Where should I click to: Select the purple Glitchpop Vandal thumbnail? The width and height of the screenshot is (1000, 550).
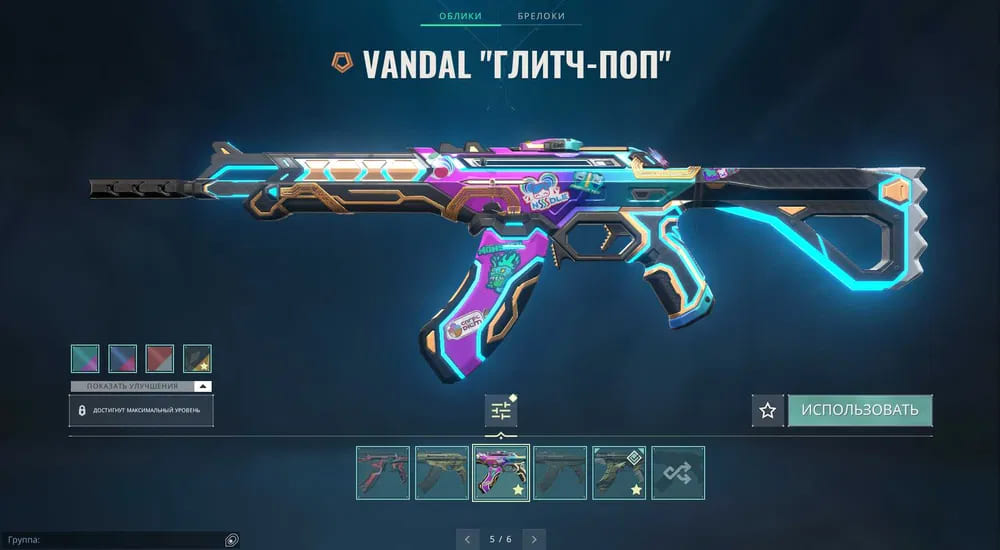501,472
